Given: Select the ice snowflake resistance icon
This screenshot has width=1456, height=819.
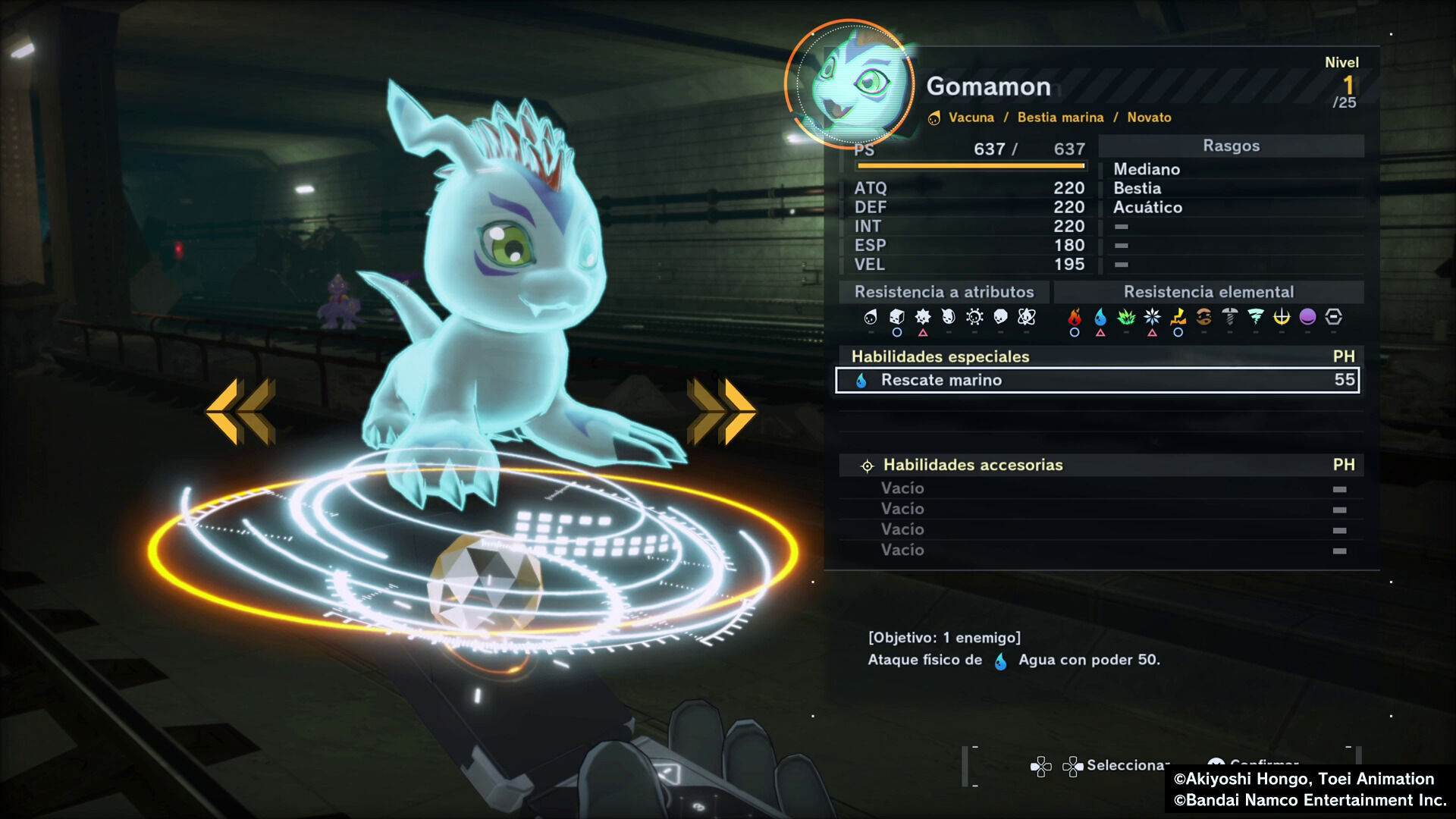Looking at the screenshot, I should [1152, 317].
